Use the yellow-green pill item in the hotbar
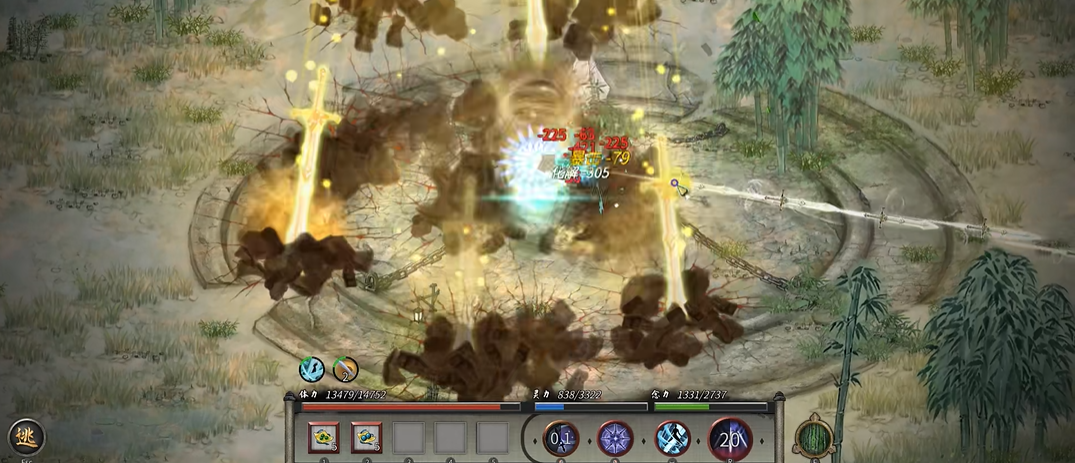The height and width of the screenshot is (463, 1075). pyautogui.click(x=323, y=437)
